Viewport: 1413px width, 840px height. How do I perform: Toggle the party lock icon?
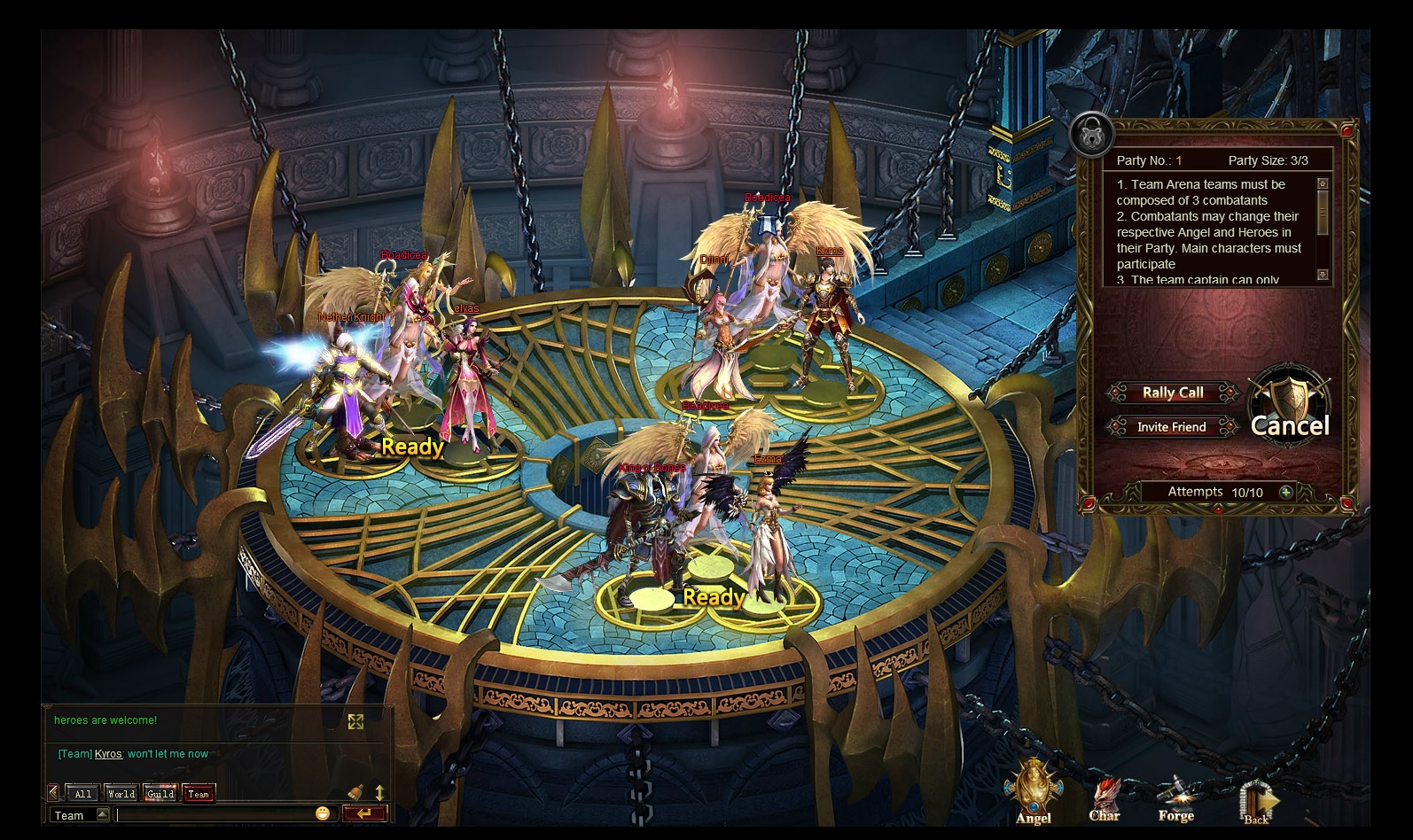1092,135
